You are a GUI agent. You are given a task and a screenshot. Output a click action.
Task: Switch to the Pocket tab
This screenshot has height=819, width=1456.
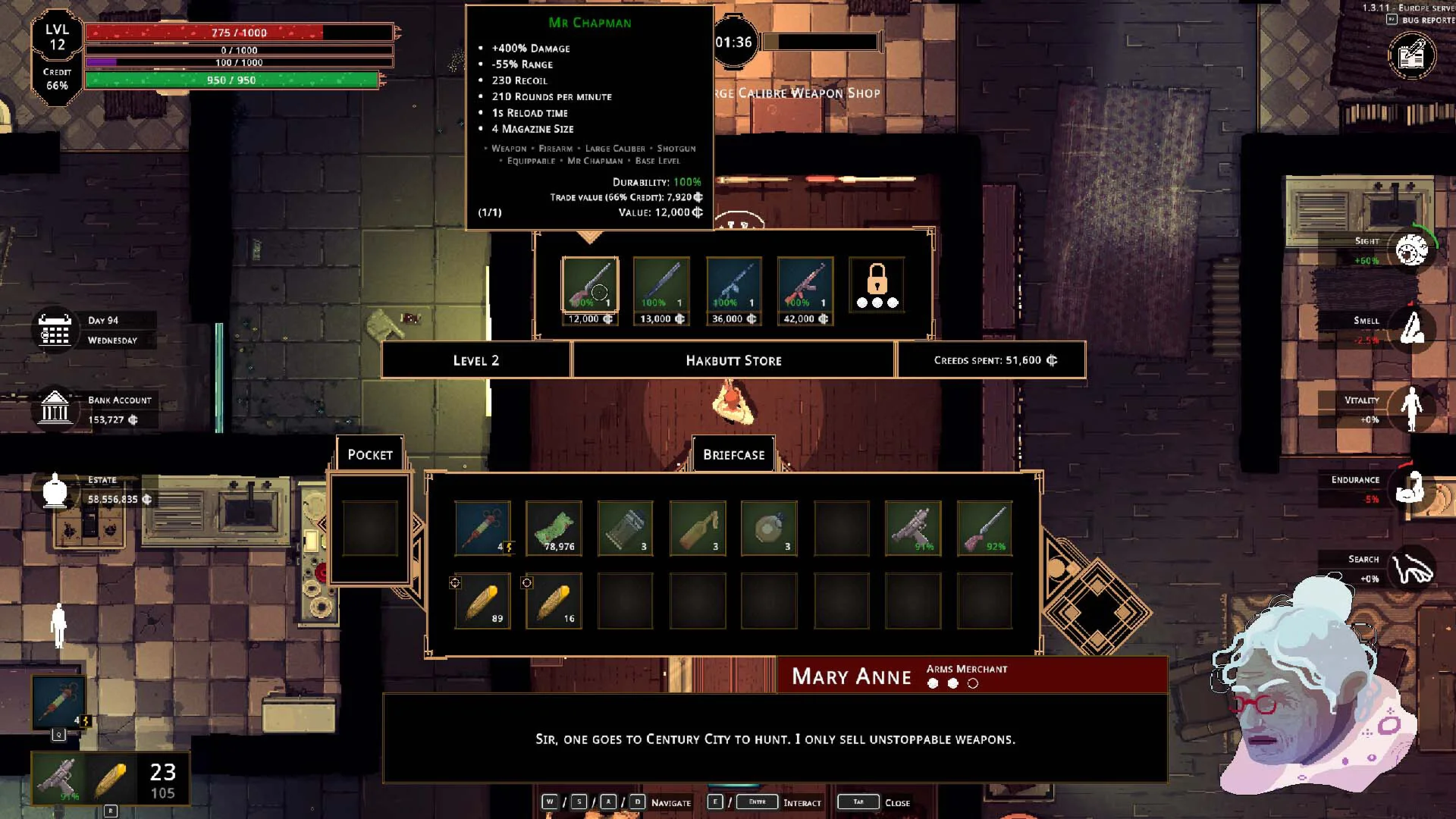click(370, 454)
